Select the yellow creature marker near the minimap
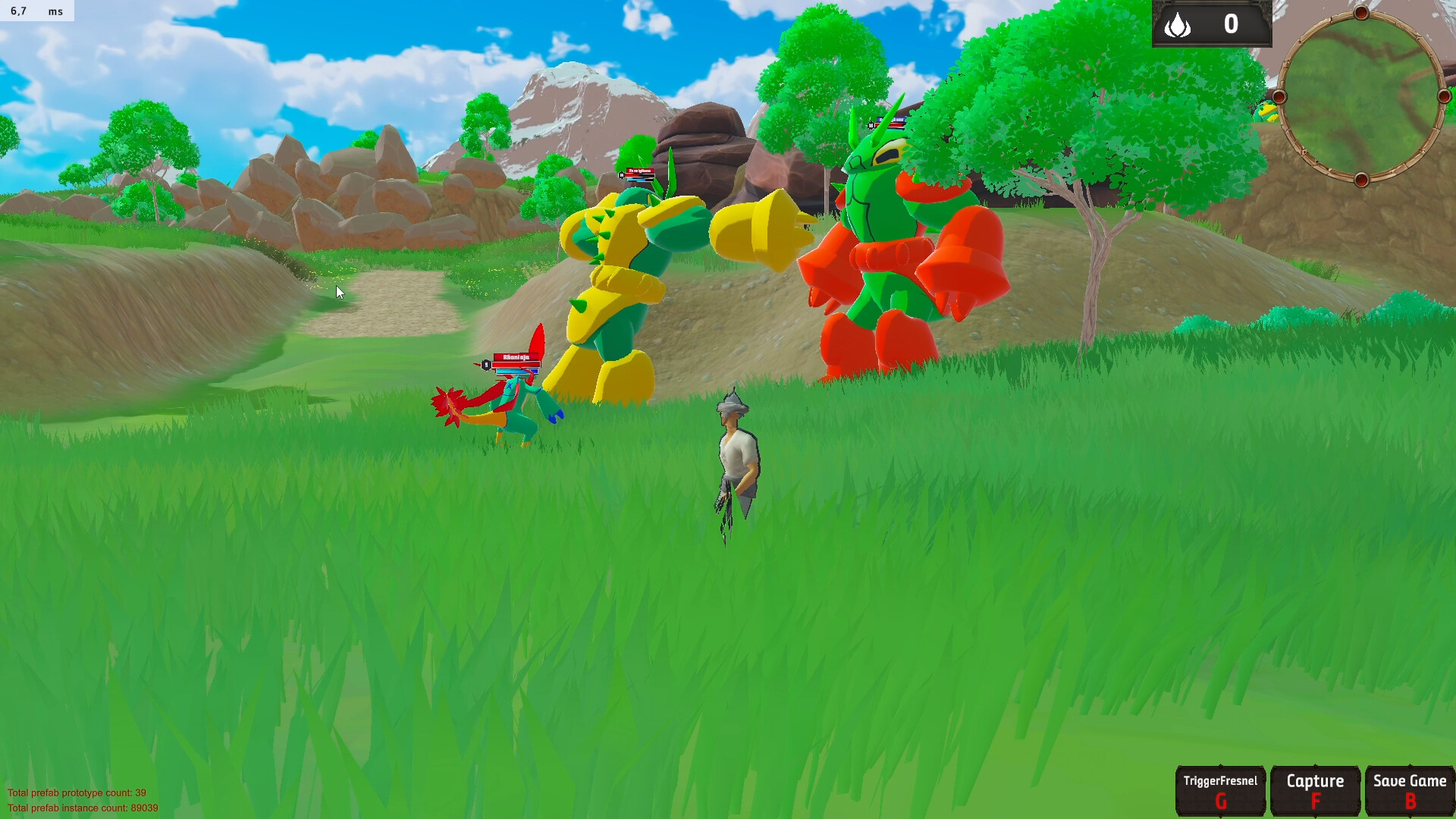1456x819 pixels. tap(1268, 112)
